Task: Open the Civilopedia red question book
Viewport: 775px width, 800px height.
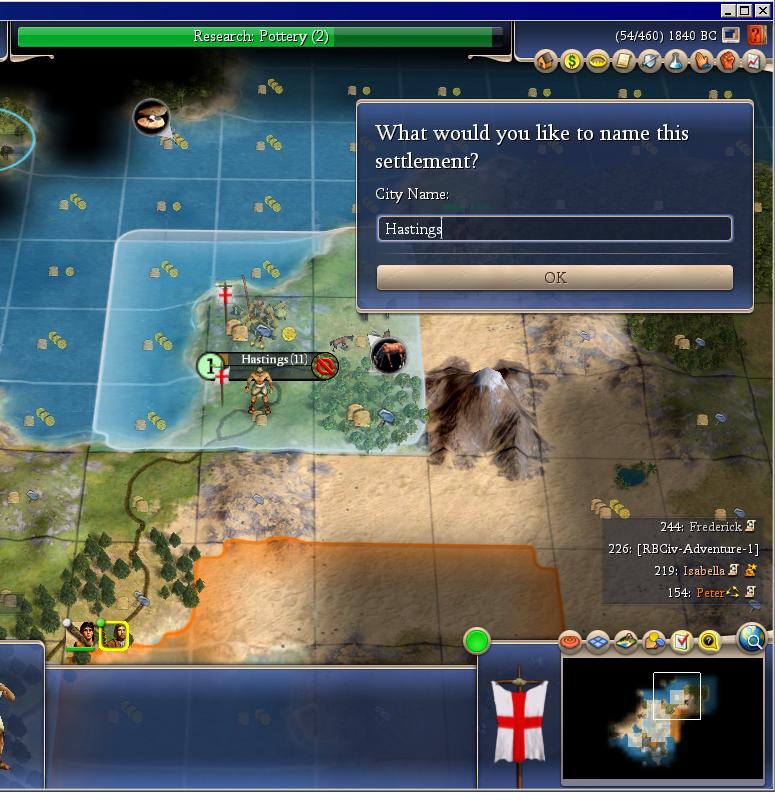Action: pyautogui.click(x=756, y=35)
